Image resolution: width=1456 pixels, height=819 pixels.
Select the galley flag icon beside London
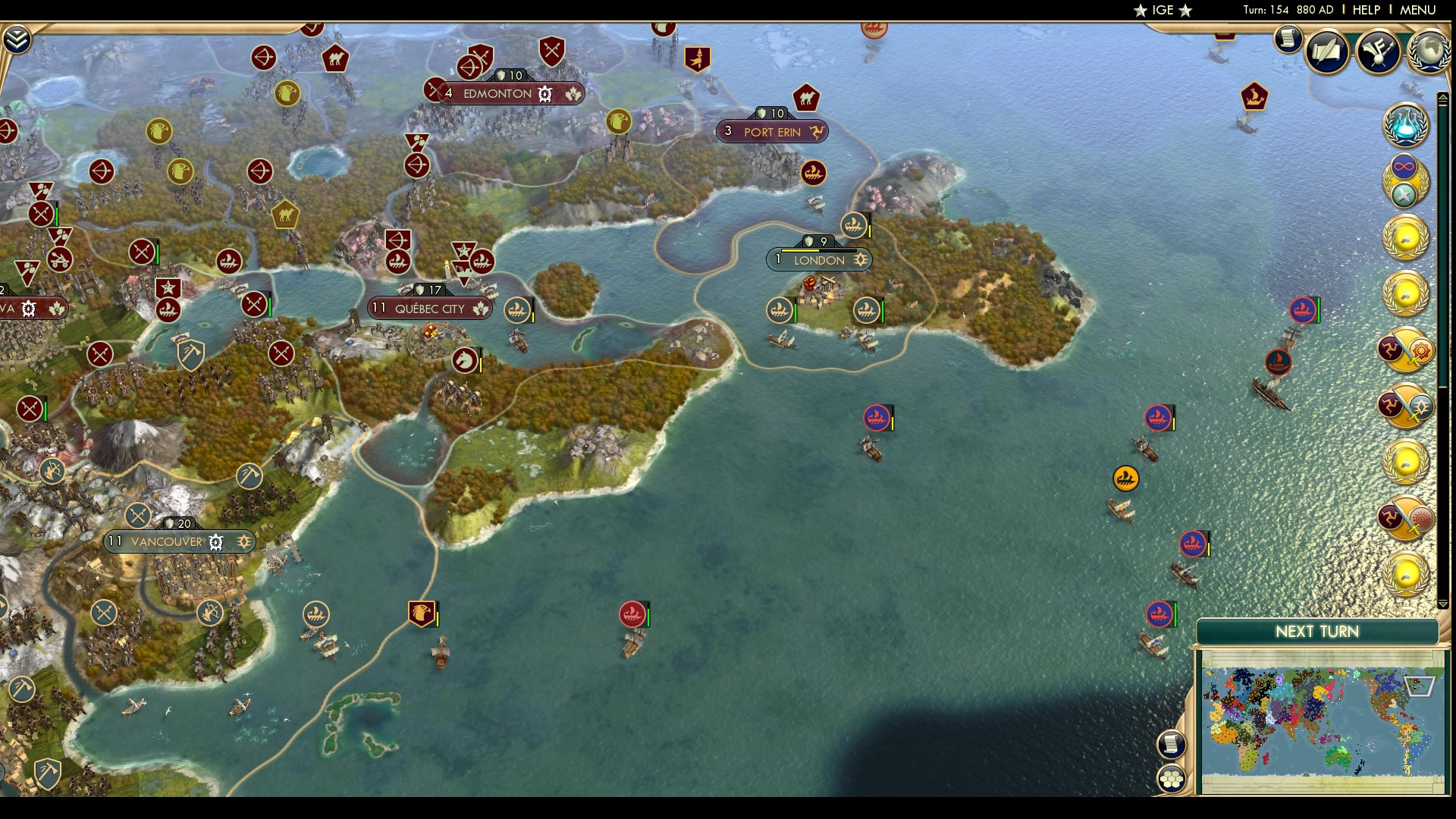pyautogui.click(x=779, y=309)
